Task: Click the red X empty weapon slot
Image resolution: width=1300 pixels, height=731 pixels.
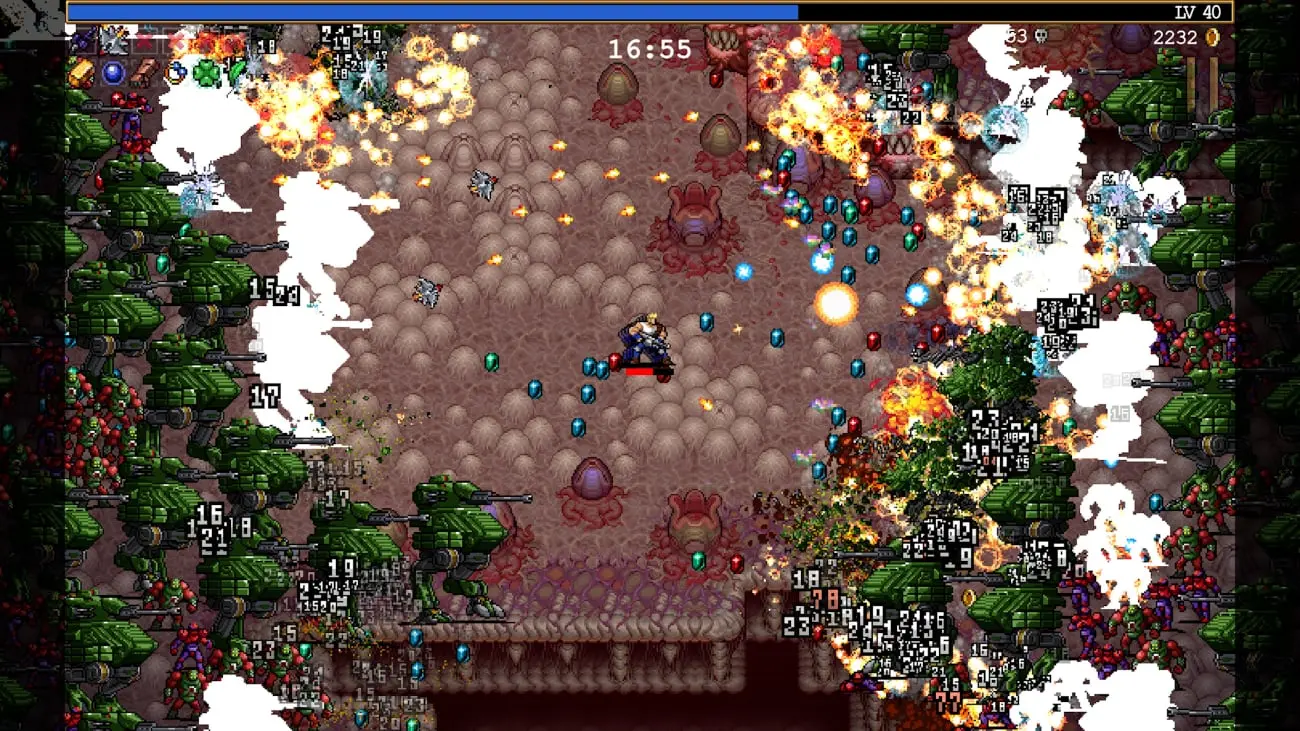Action: click(145, 42)
